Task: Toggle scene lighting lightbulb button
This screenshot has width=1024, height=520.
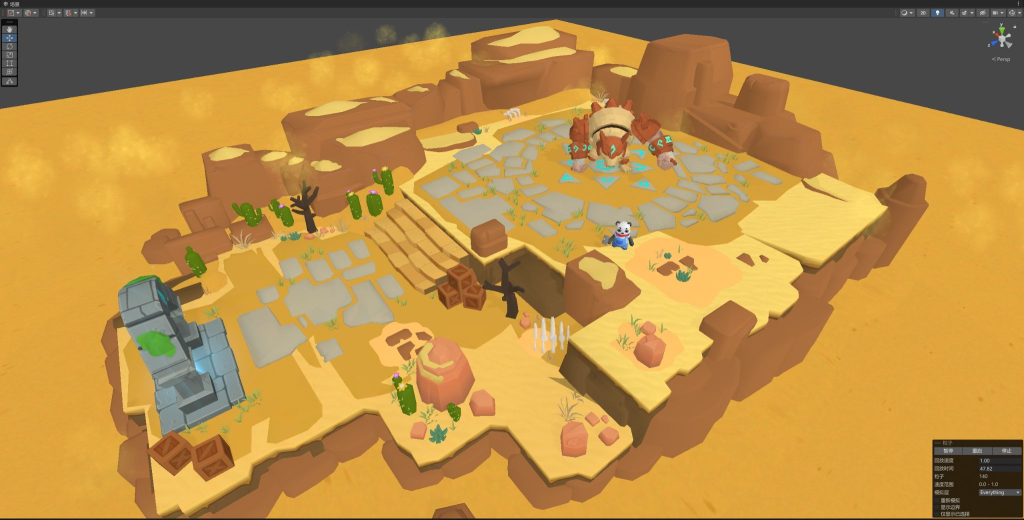Action: (937, 12)
